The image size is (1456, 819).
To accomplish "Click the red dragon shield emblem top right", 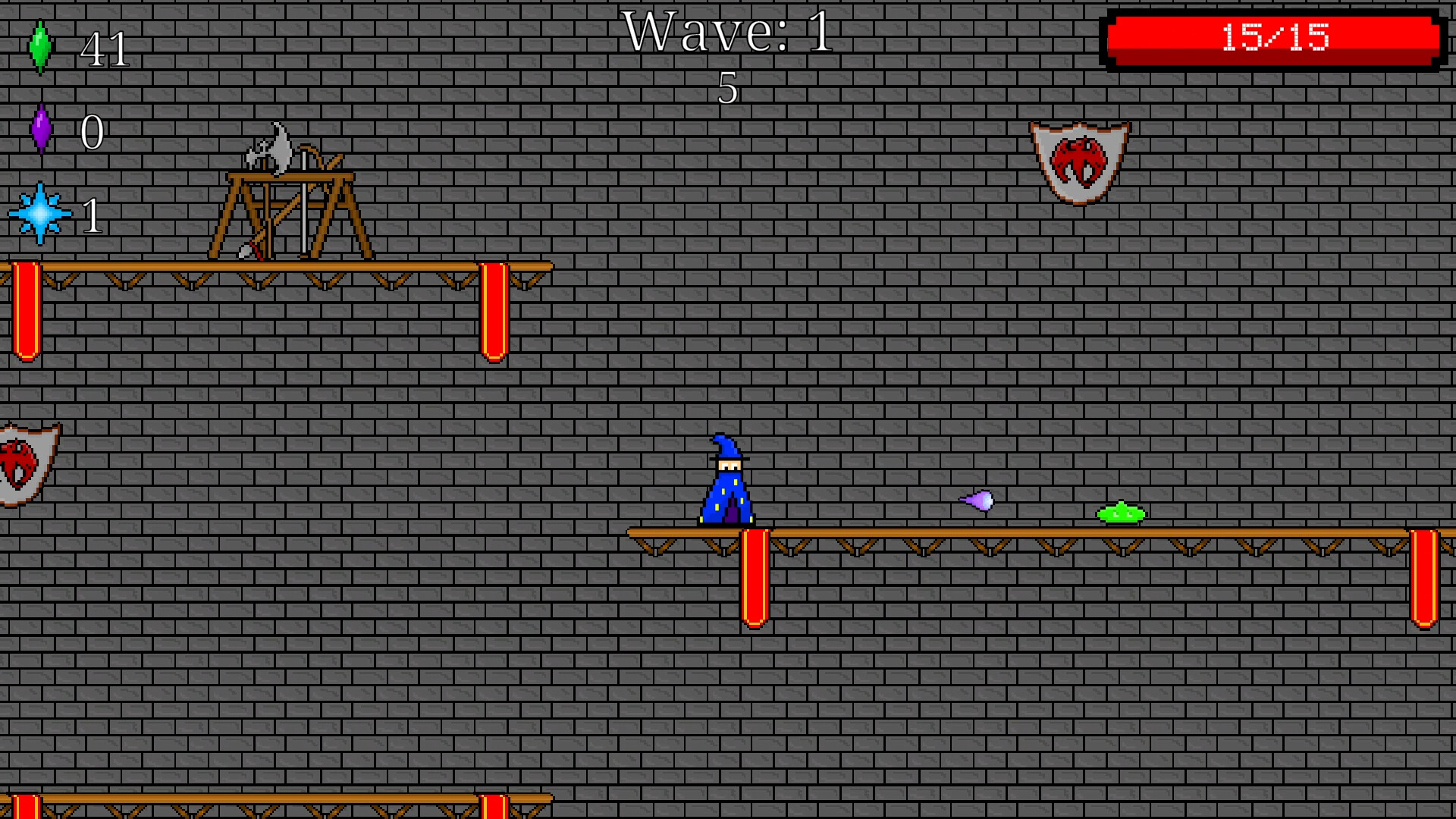I will coord(1079,161).
